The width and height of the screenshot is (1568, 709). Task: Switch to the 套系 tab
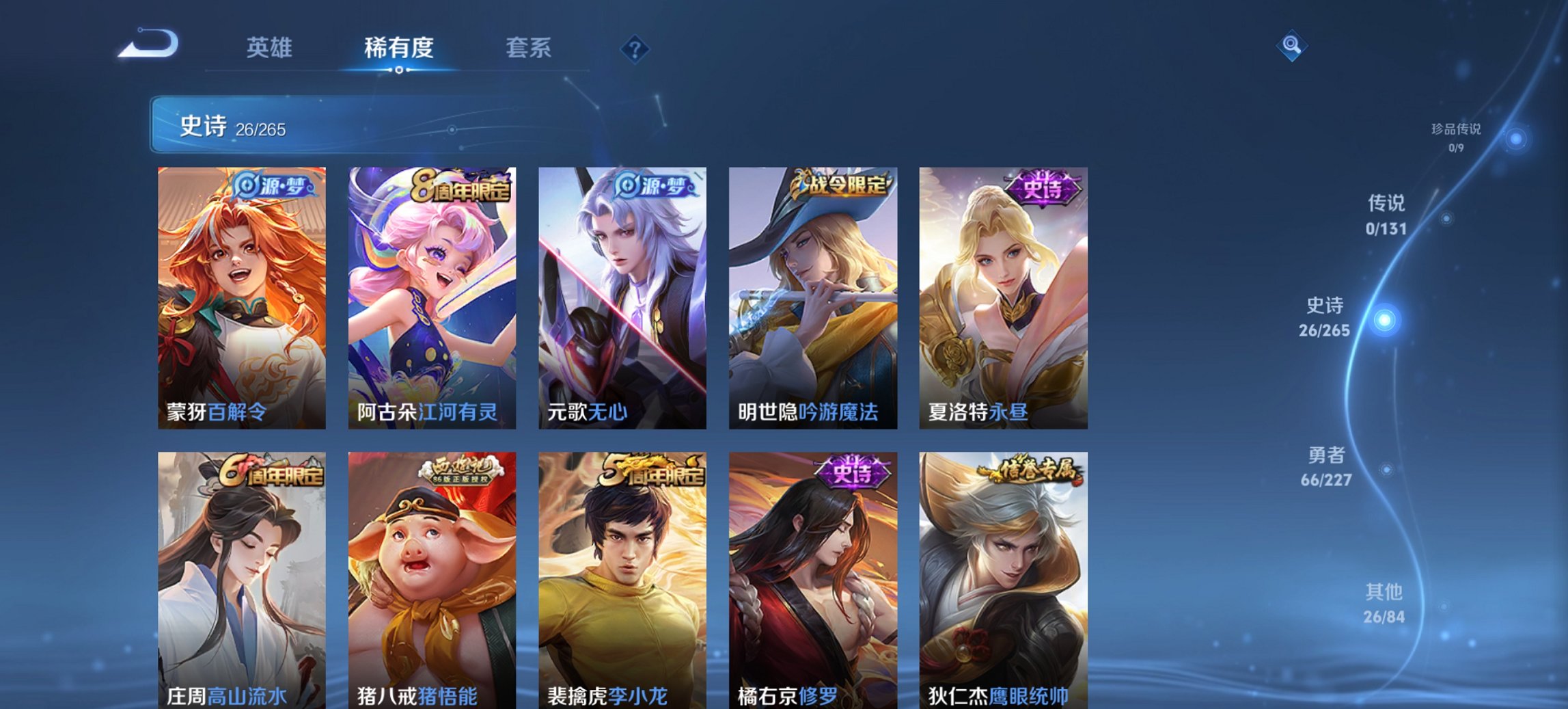(x=529, y=48)
